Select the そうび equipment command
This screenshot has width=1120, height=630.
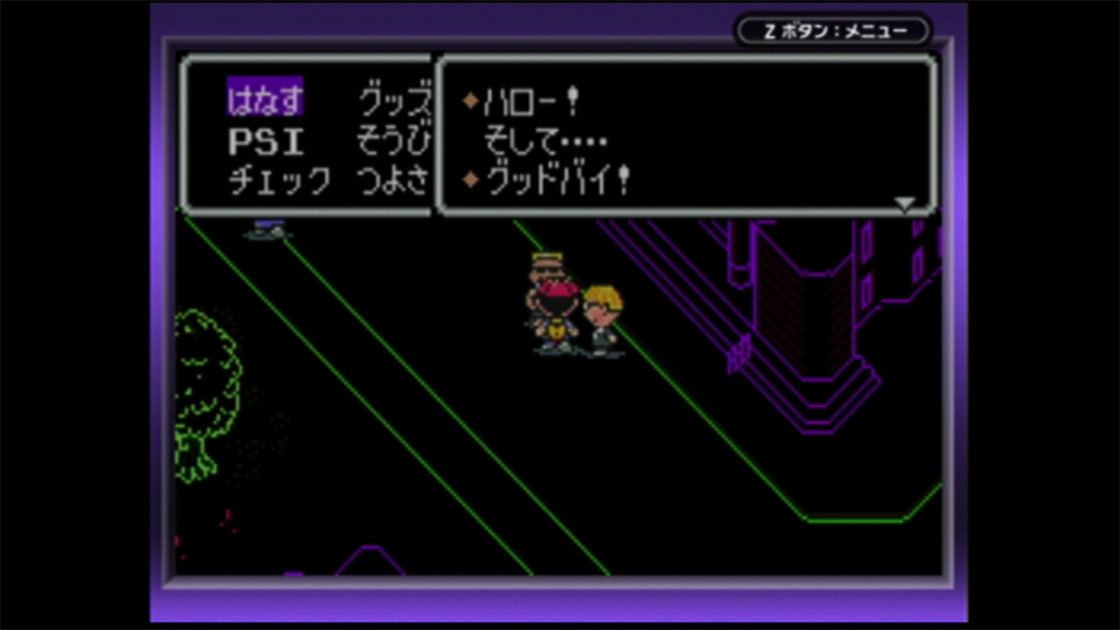click(x=394, y=142)
